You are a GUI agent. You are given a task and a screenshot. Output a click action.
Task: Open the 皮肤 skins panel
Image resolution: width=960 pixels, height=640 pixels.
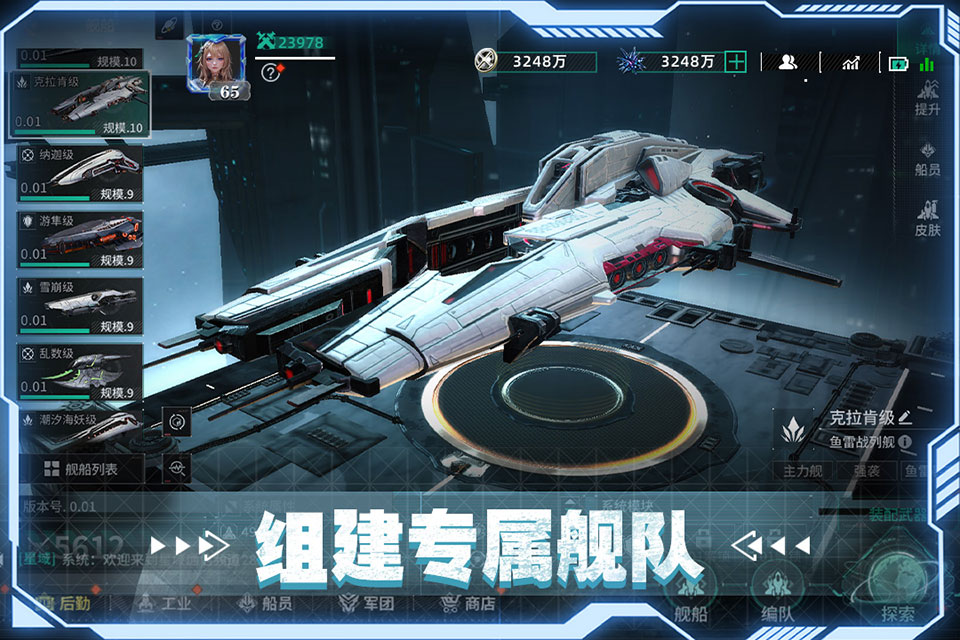click(x=927, y=218)
